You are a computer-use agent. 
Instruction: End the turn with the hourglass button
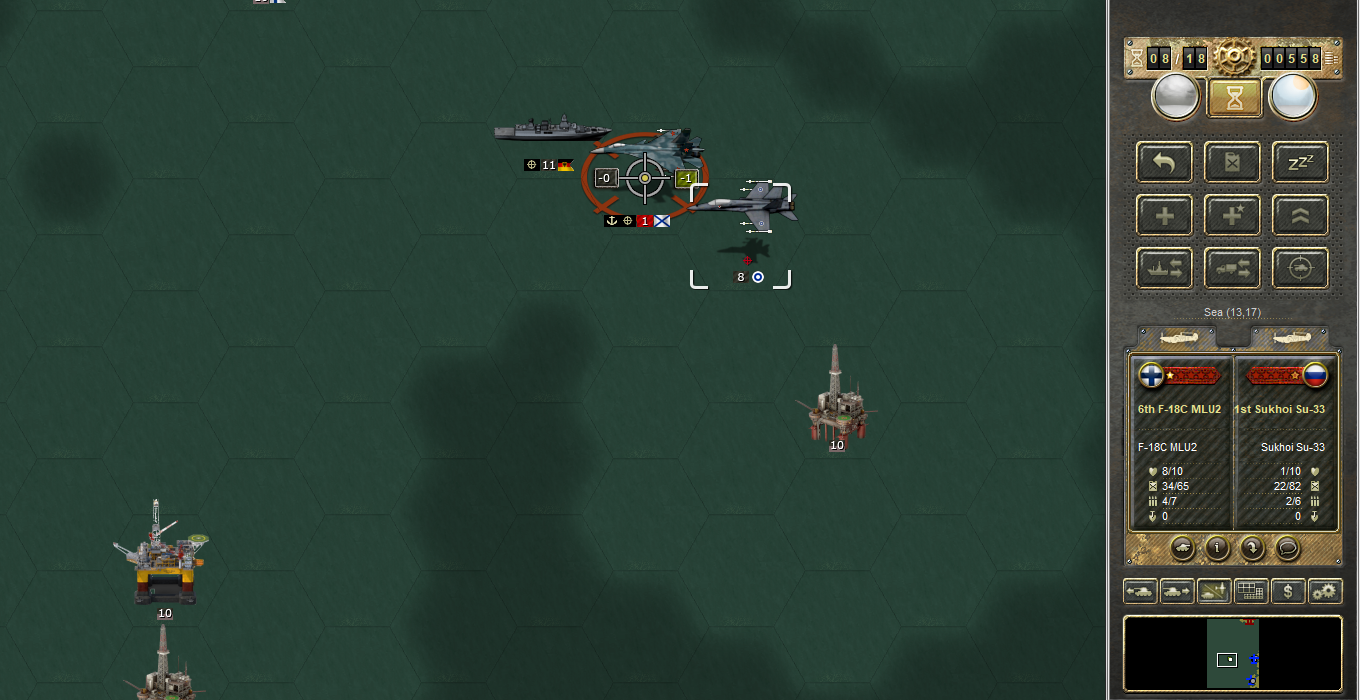[1233, 98]
